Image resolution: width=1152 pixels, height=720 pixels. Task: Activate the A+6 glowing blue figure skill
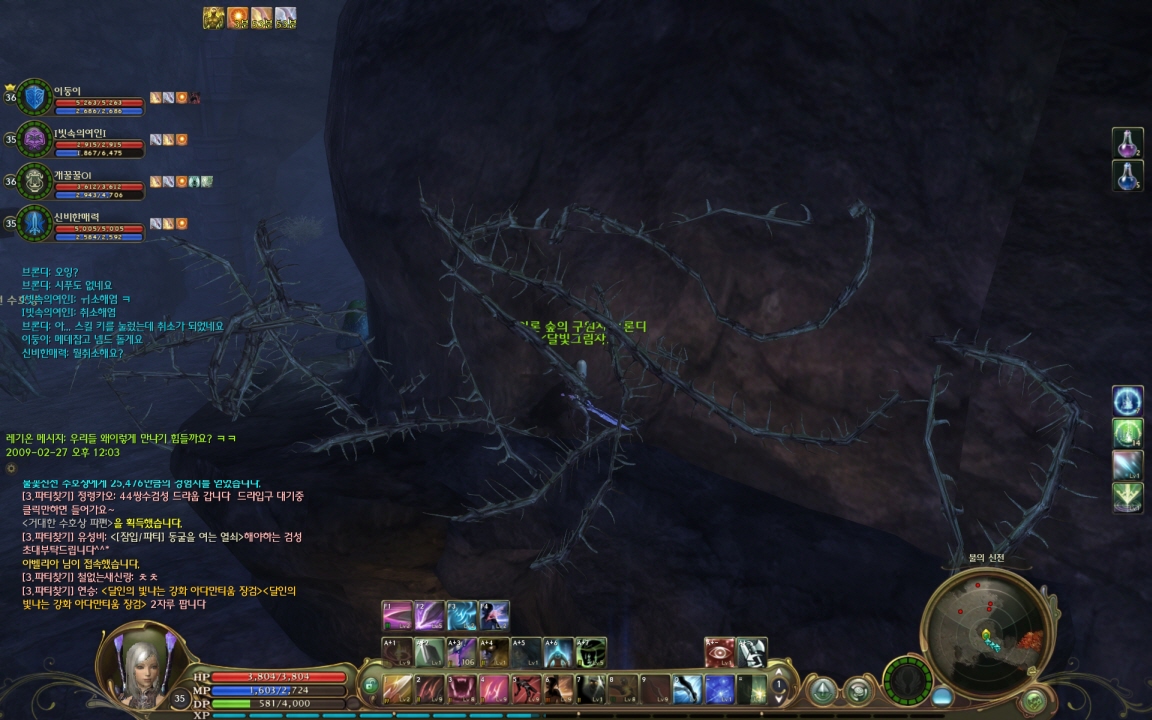coord(558,652)
